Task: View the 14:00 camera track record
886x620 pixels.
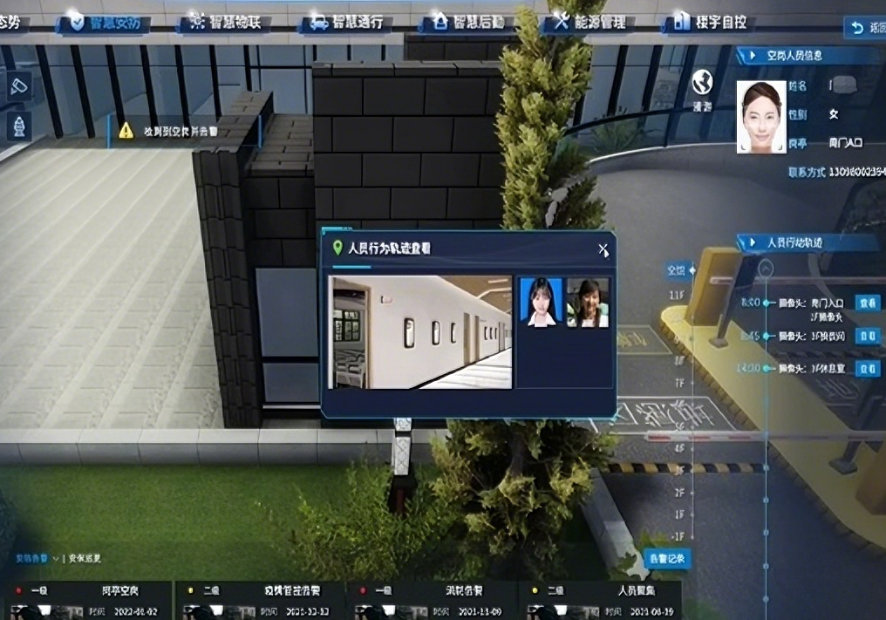Action: pos(867,369)
